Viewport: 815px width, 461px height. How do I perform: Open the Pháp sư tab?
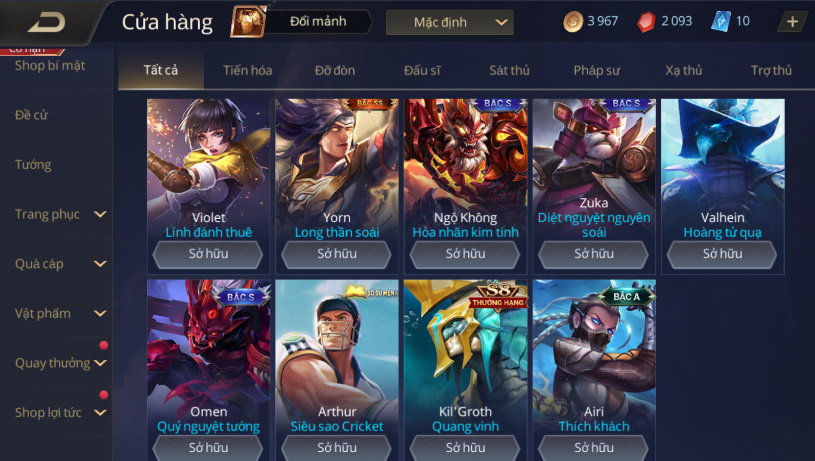597,70
